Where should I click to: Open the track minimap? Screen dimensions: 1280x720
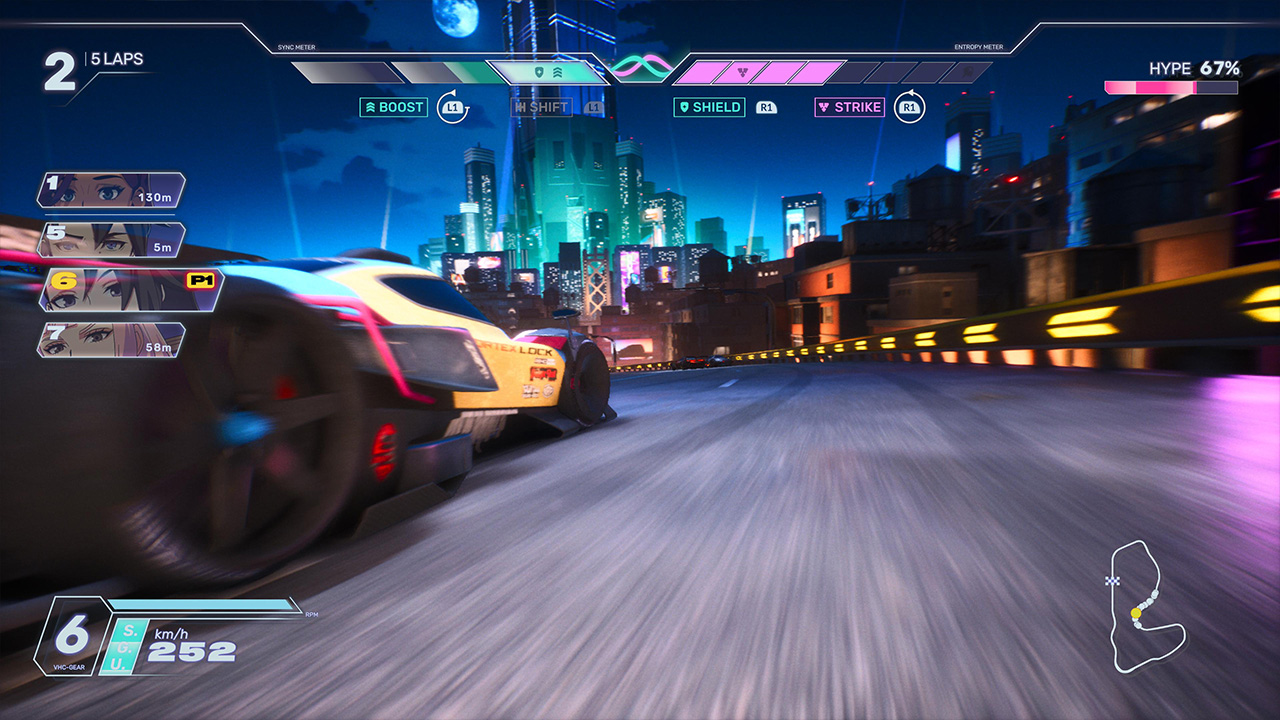[1147, 606]
